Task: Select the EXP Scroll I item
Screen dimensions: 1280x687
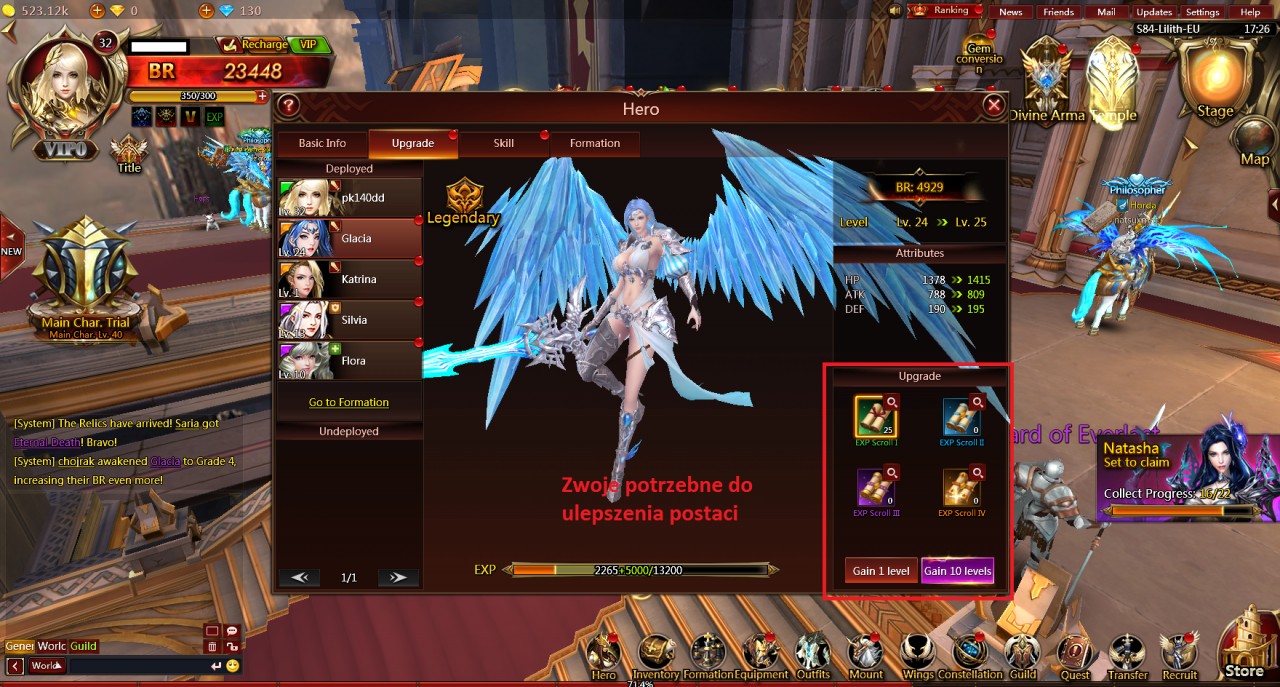Action: [x=876, y=416]
